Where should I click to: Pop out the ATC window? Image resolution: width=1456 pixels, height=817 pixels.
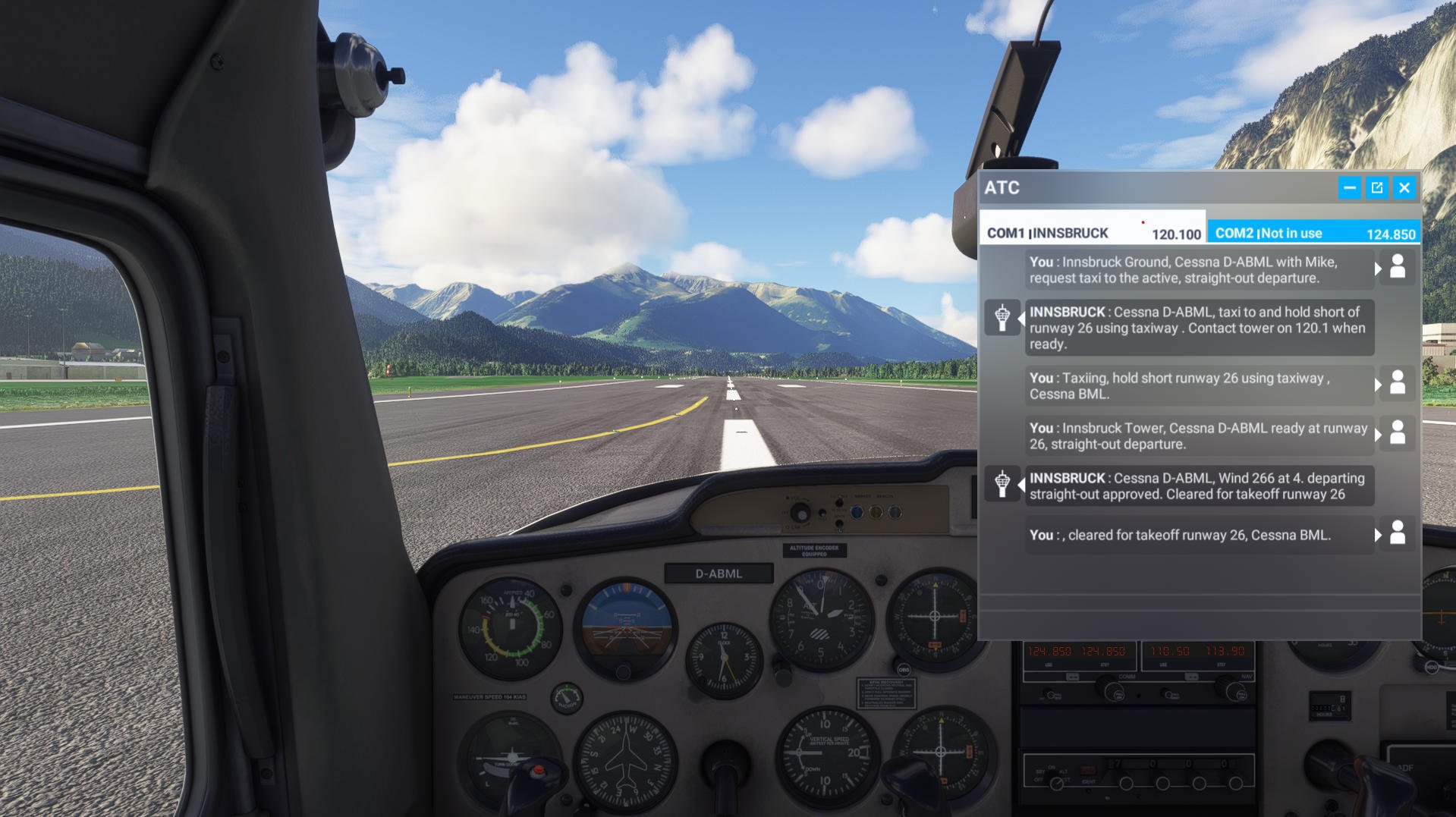click(1376, 188)
